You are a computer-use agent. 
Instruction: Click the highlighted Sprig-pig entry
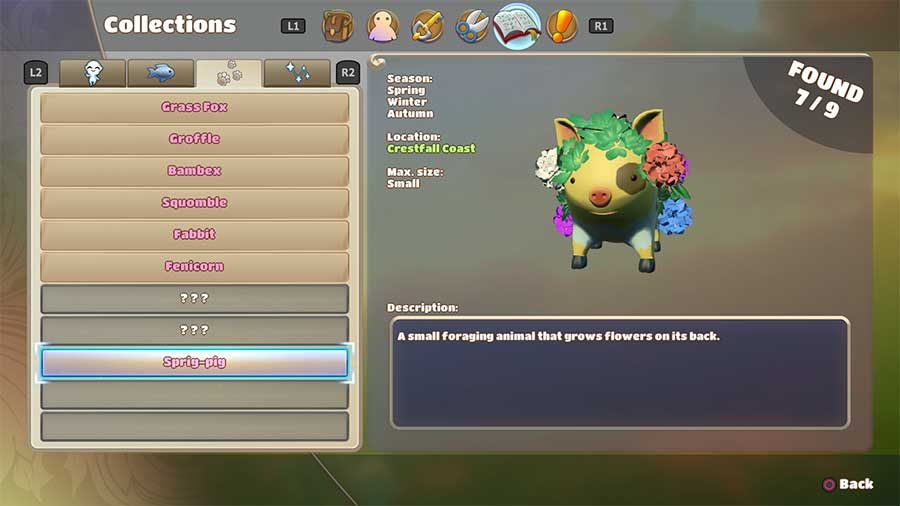194,362
